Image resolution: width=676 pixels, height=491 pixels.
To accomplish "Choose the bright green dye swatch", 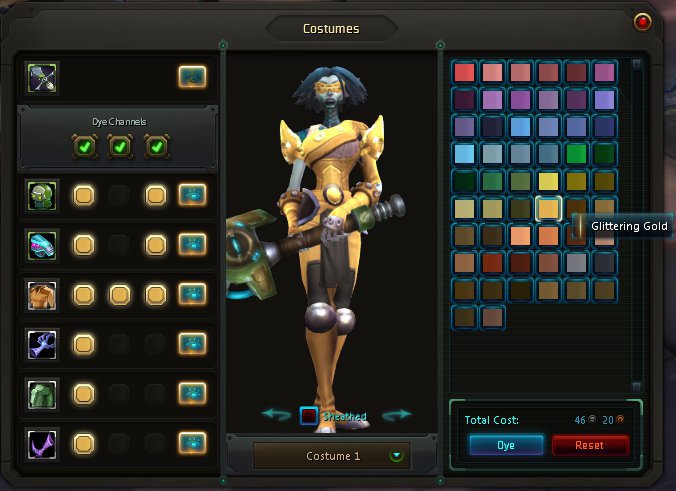I will tap(575, 154).
